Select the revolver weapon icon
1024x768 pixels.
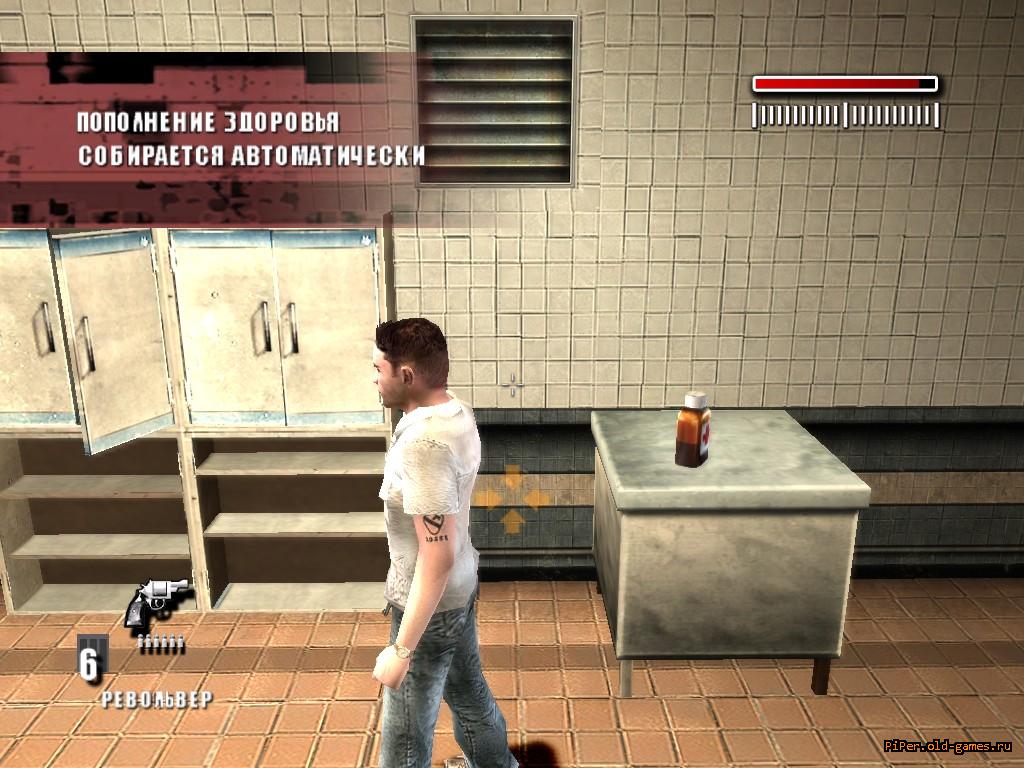coord(157,603)
